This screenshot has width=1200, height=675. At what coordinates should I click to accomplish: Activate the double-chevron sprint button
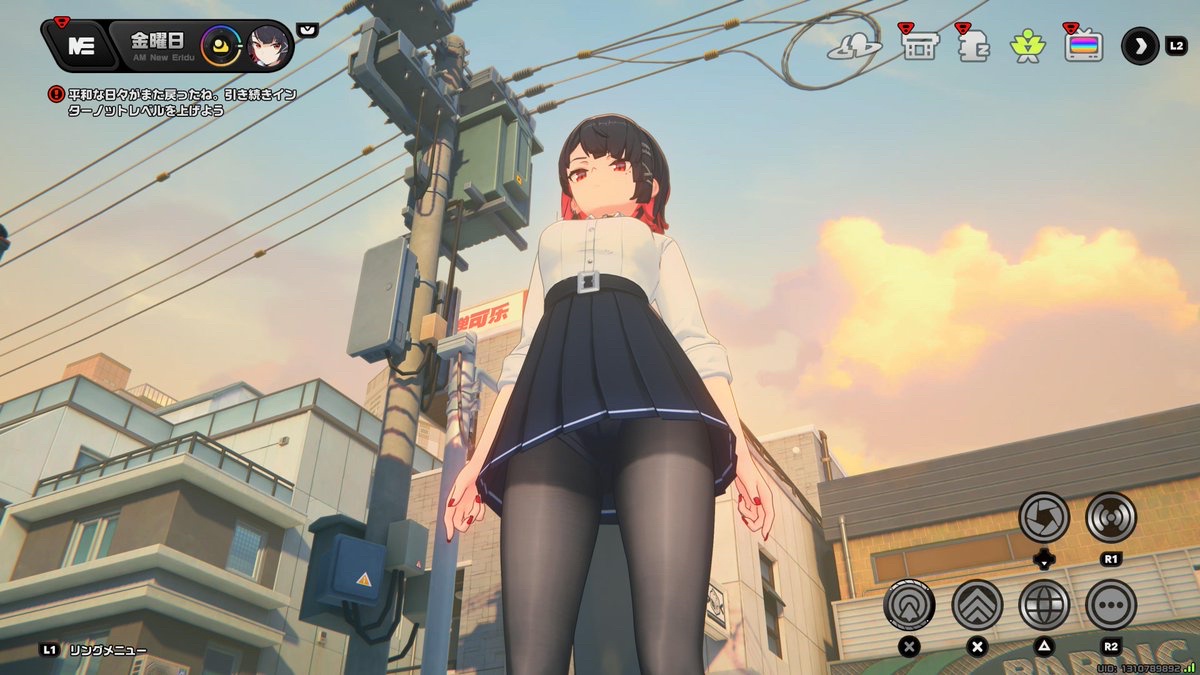click(x=977, y=604)
